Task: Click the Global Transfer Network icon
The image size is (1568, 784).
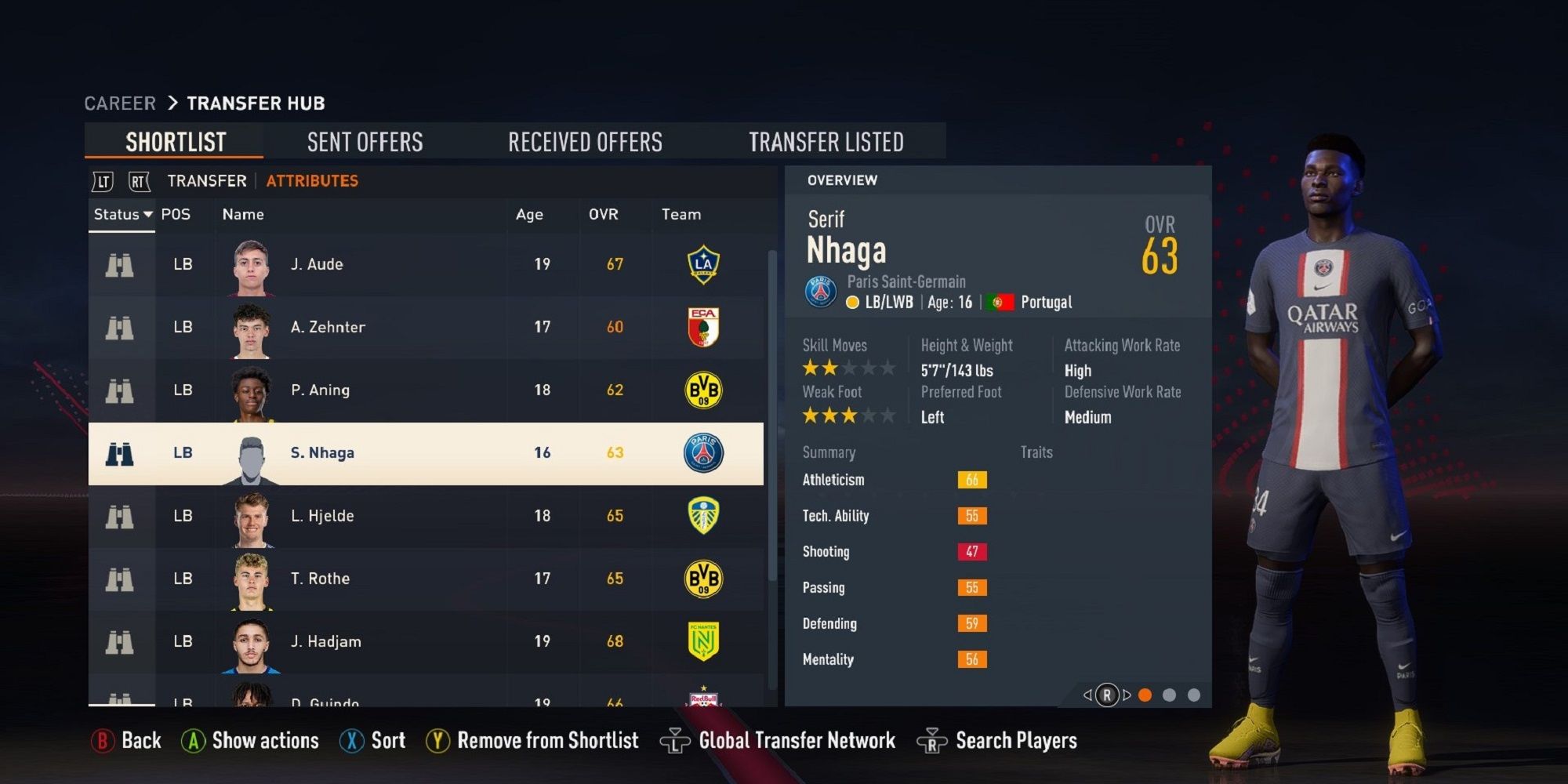Action: [x=676, y=740]
